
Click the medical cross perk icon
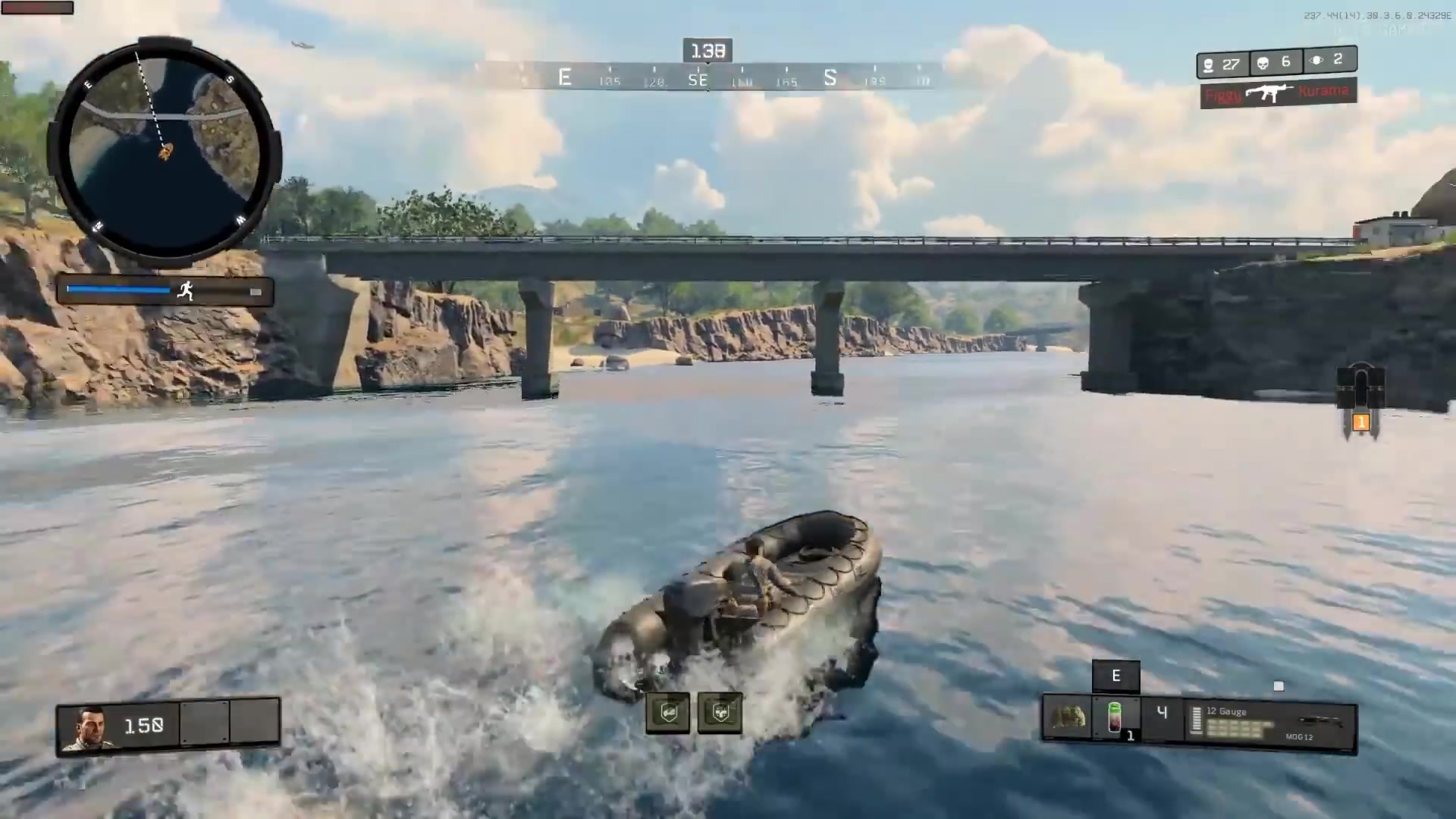pyautogui.click(x=720, y=713)
